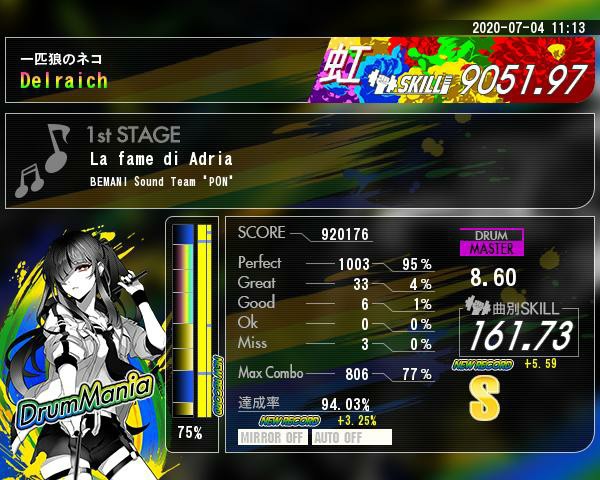Toggle the AUTO OFF indicator
Viewport: 600px width, 480px height.
click(x=351, y=437)
